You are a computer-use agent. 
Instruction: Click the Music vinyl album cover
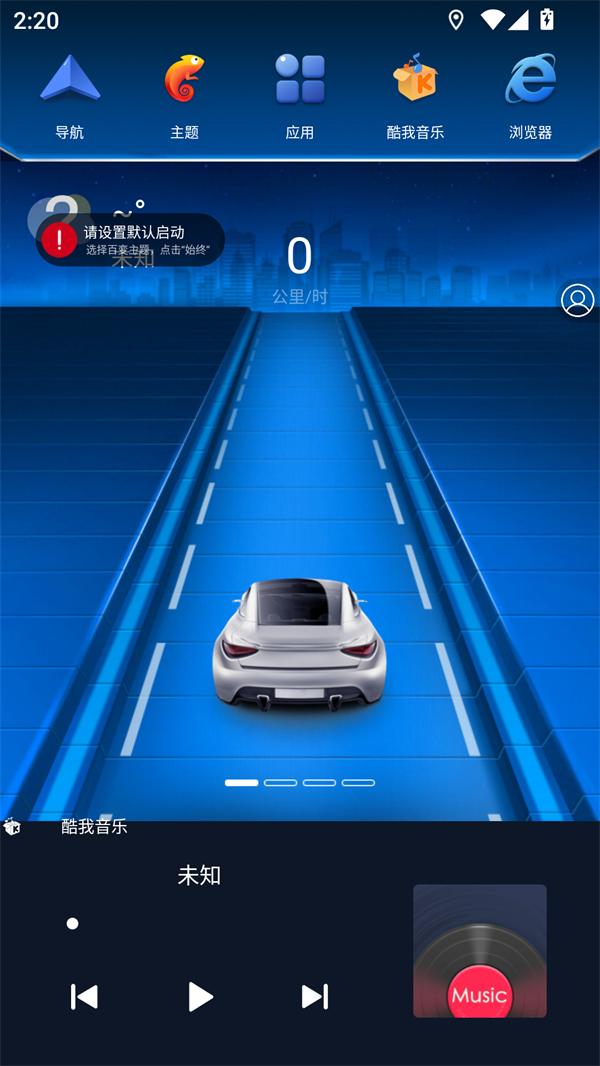tap(480, 951)
